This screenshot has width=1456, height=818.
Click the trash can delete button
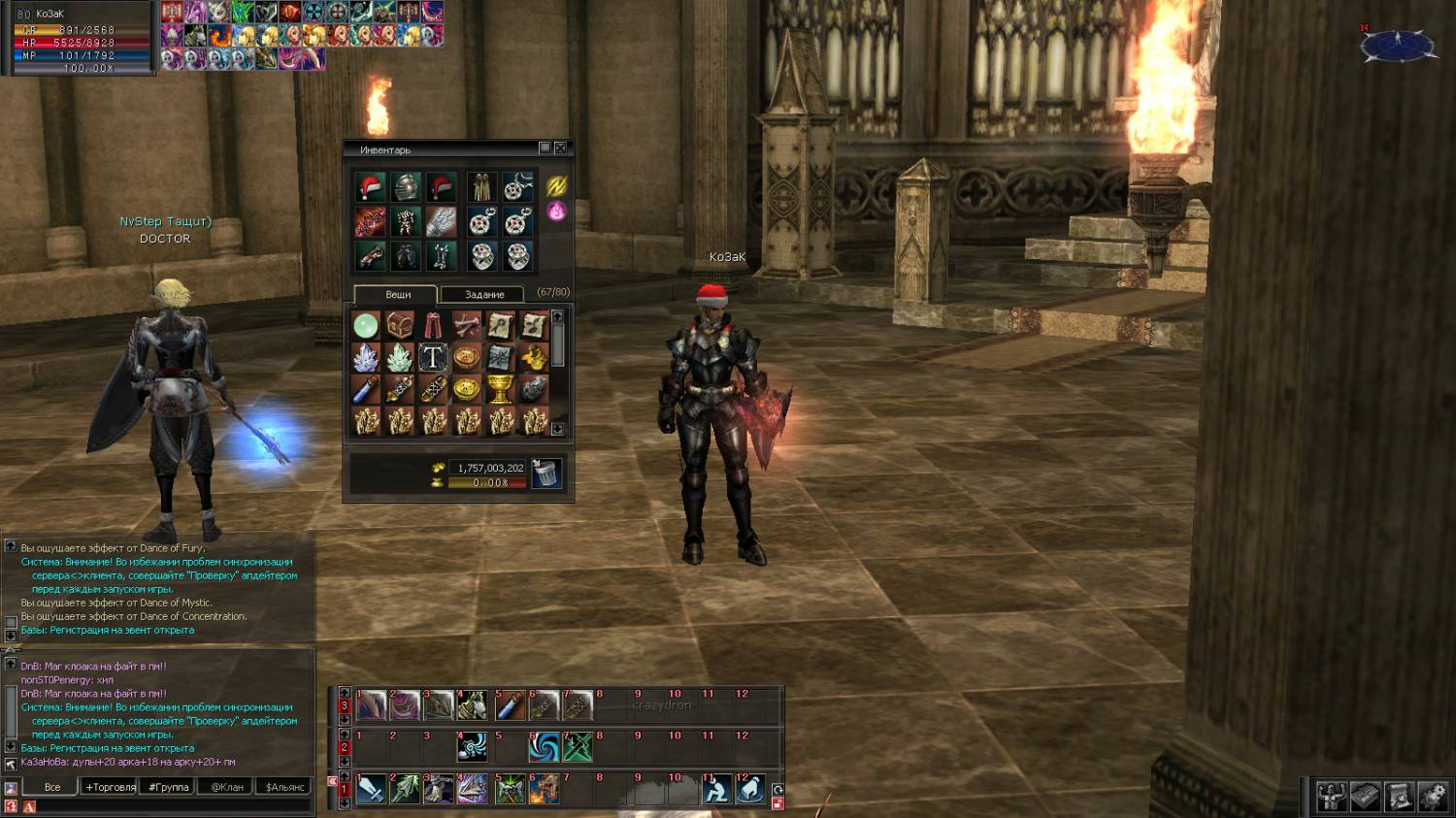[546, 474]
